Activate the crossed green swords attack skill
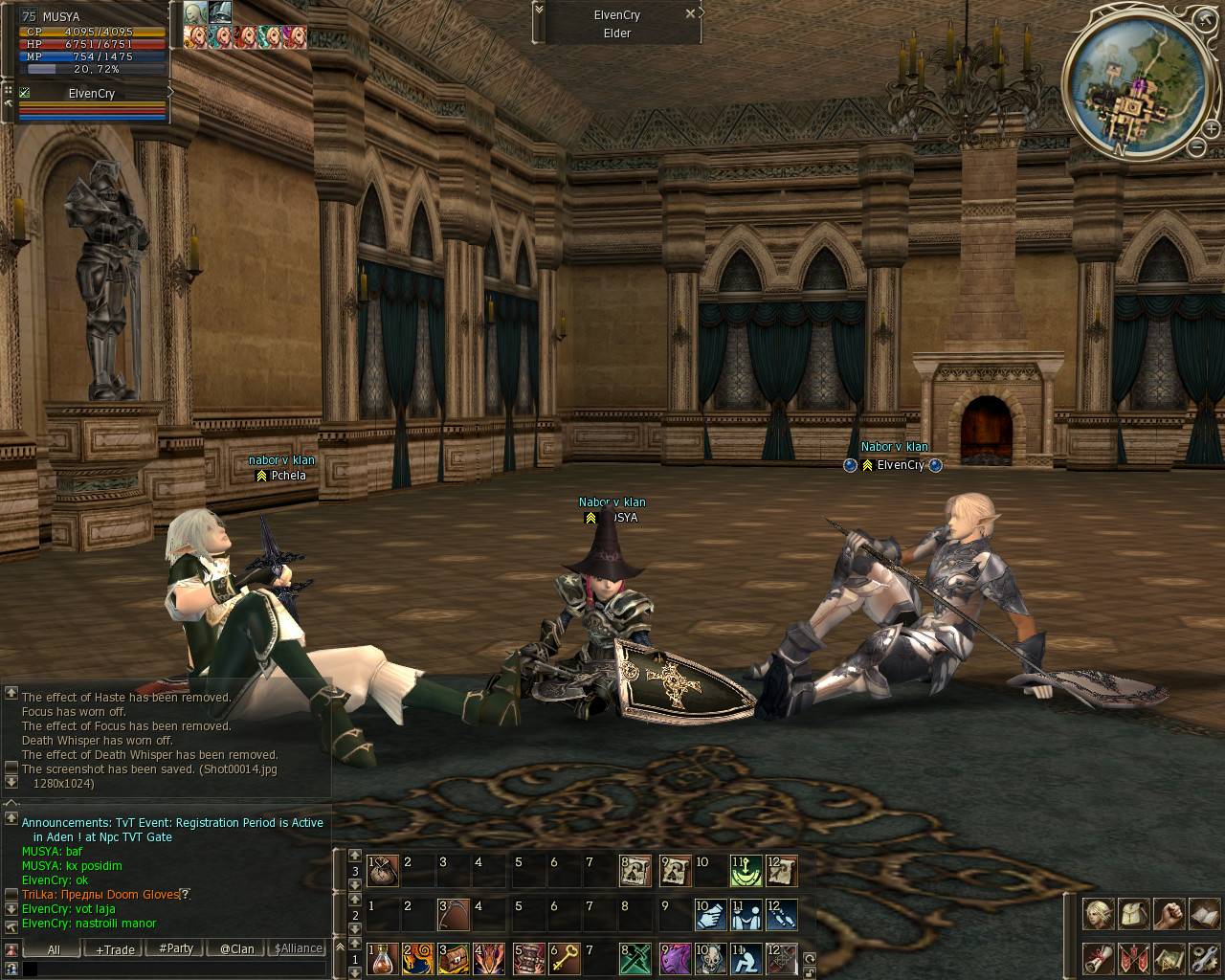This screenshot has width=1225, height=980. pos(635,959)
